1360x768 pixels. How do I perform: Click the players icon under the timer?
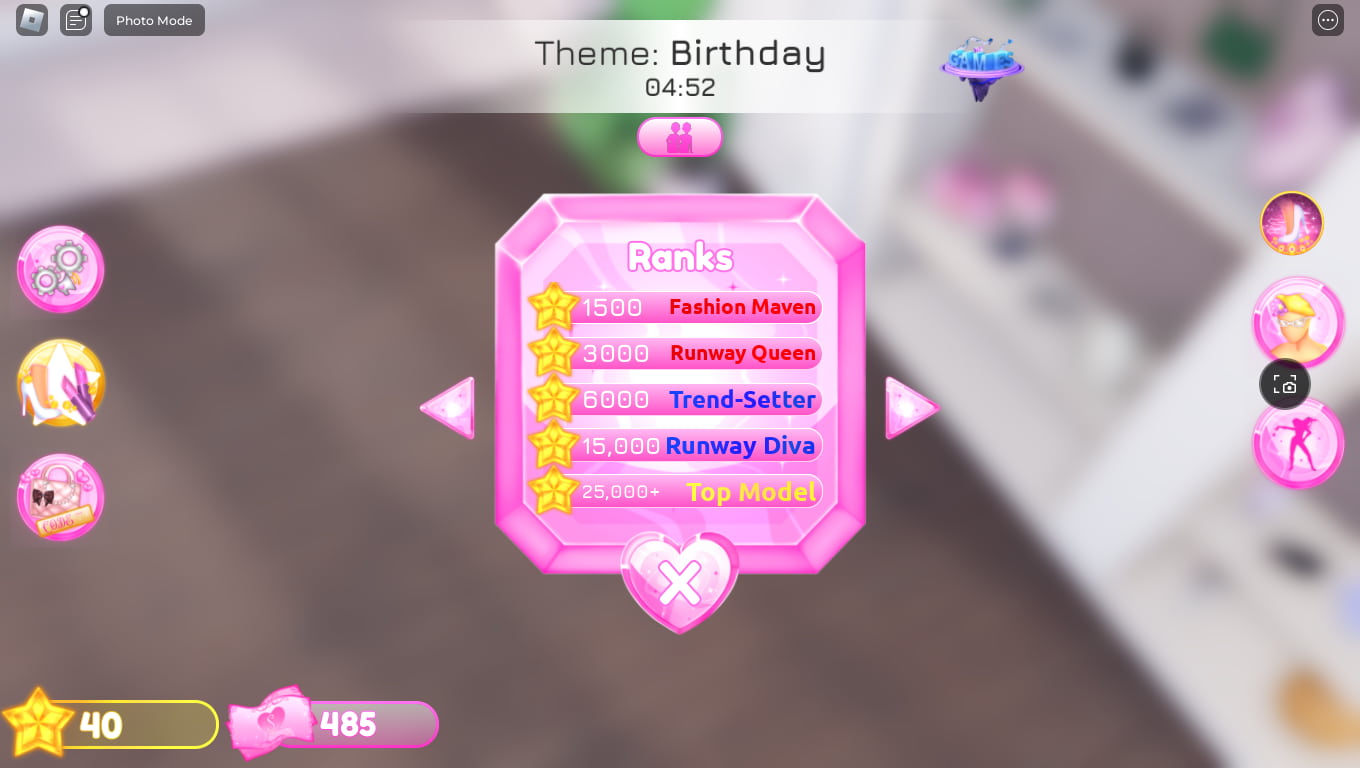pos(680,137)
